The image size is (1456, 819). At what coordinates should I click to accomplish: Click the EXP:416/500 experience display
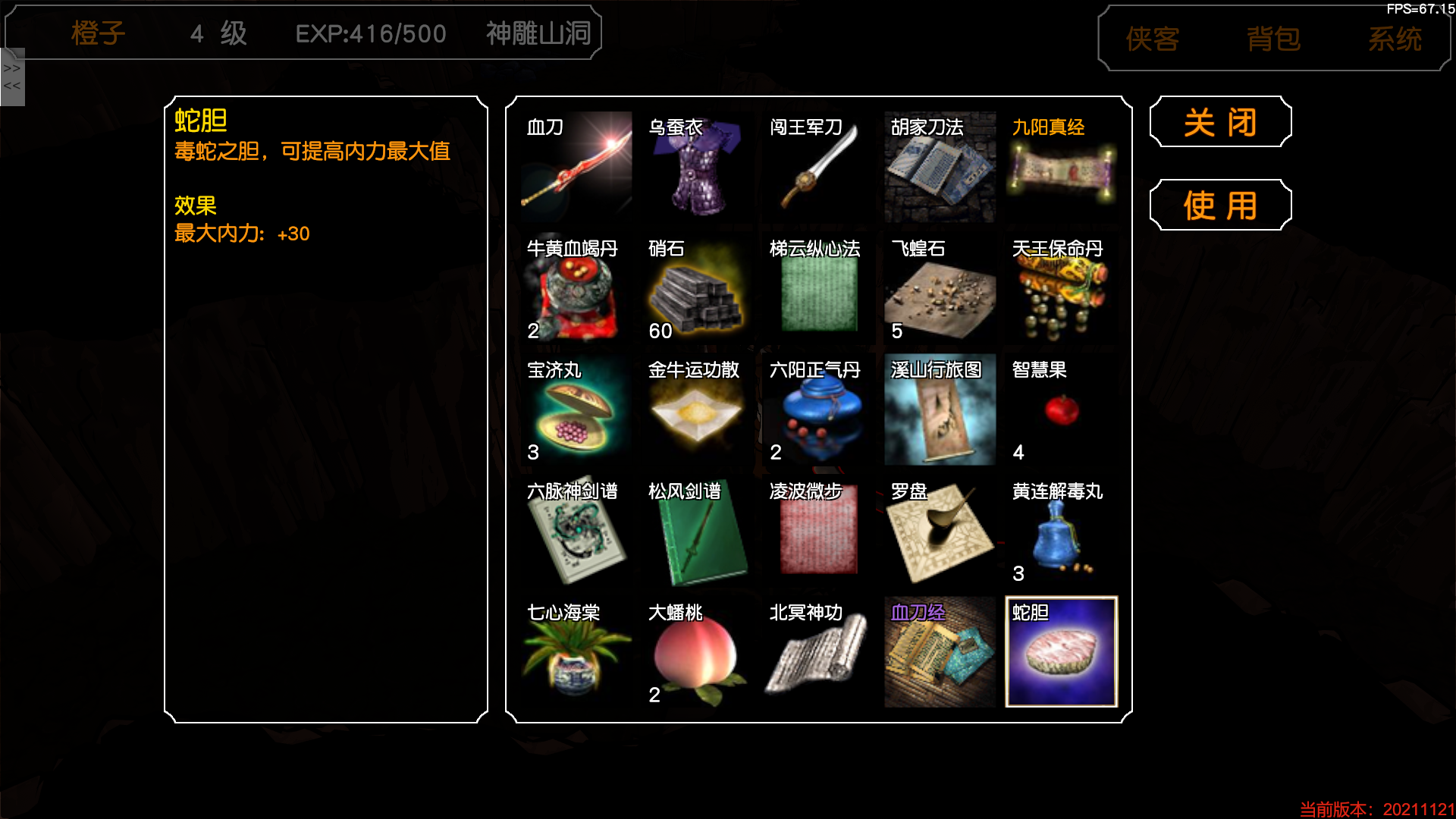click(x=373, y=33)
